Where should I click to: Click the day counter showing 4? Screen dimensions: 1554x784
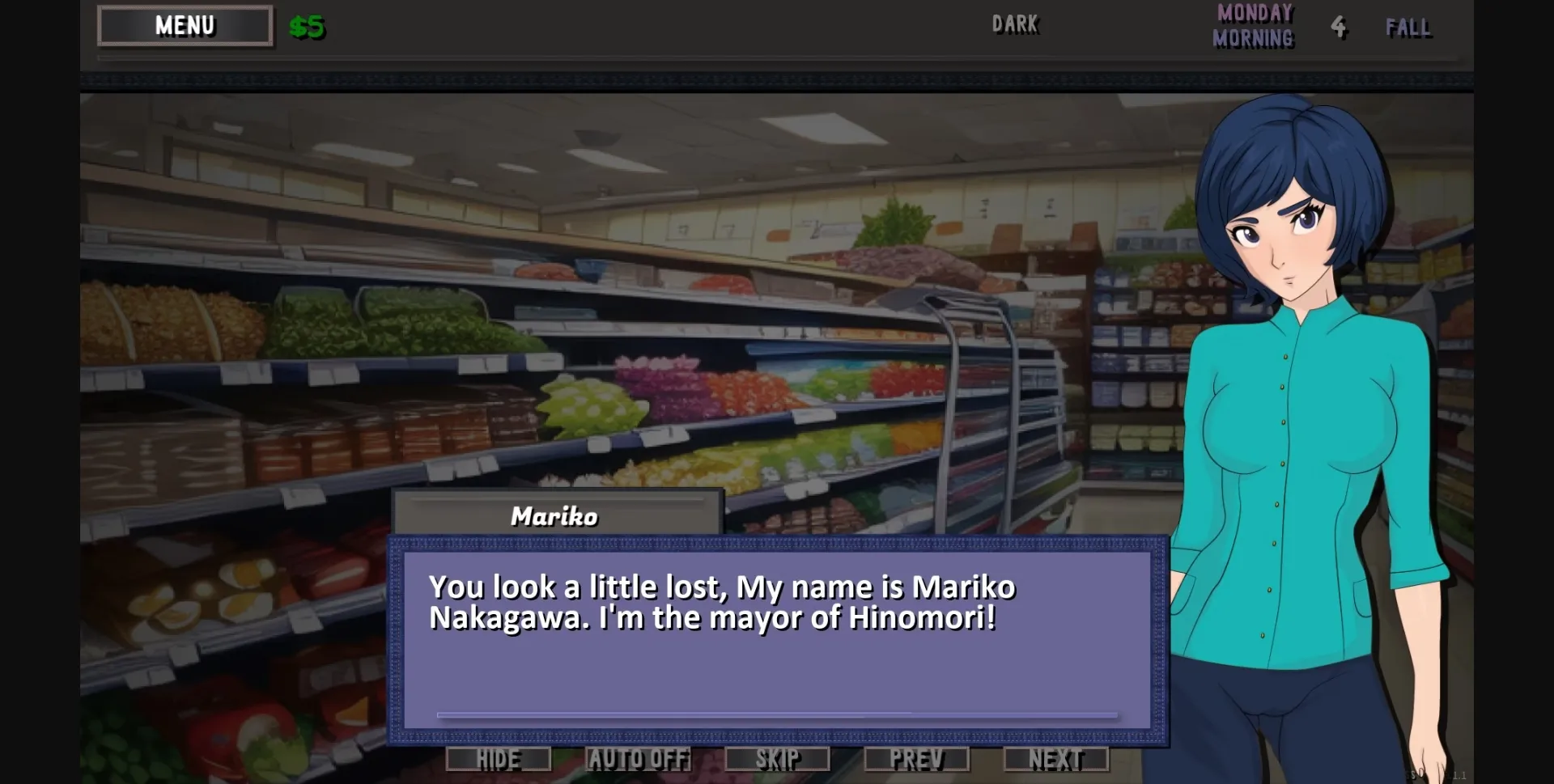(x=1340, y=27)
